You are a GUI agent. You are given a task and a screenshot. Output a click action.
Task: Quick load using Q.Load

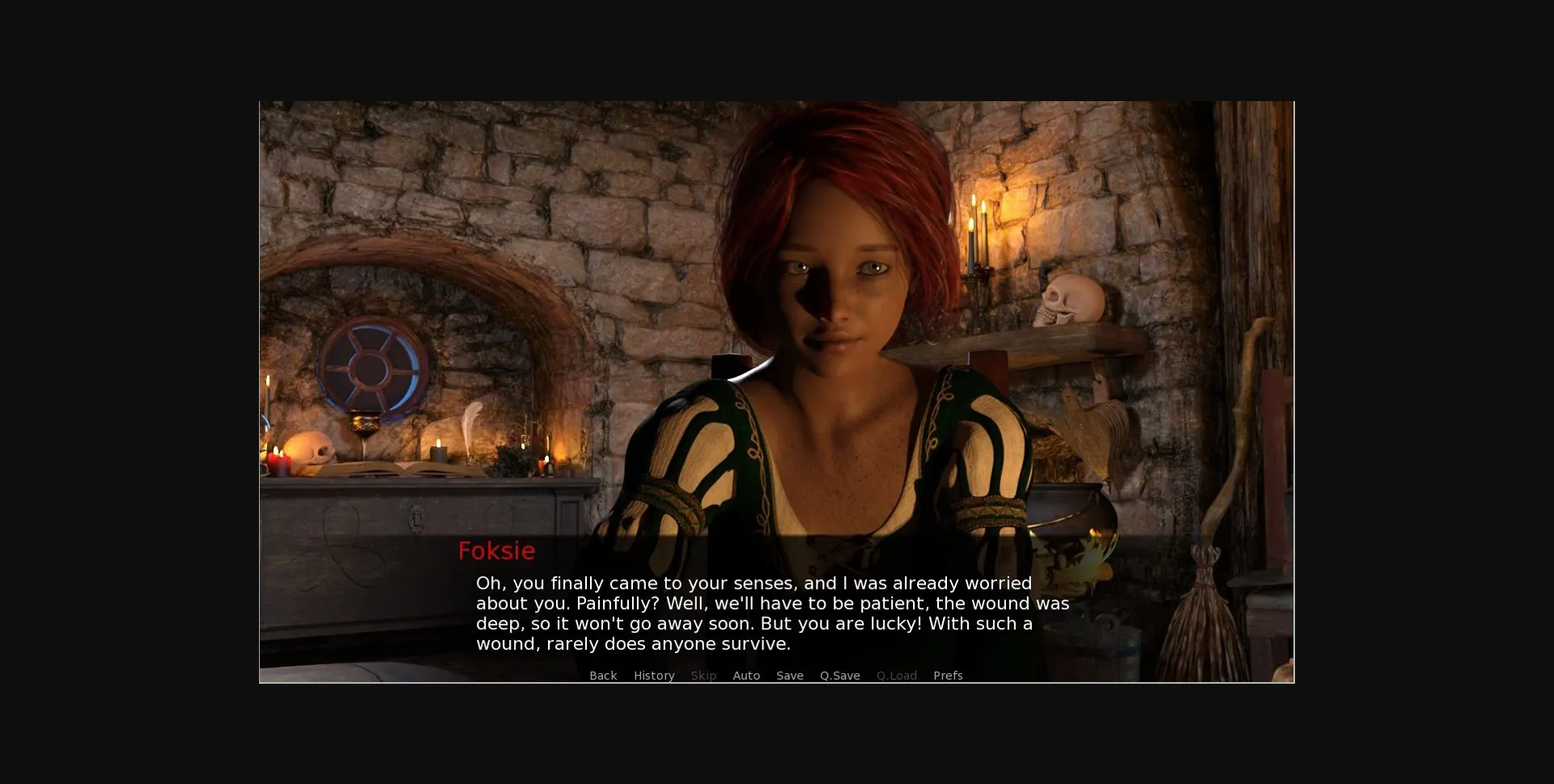[x=897, y=676]
